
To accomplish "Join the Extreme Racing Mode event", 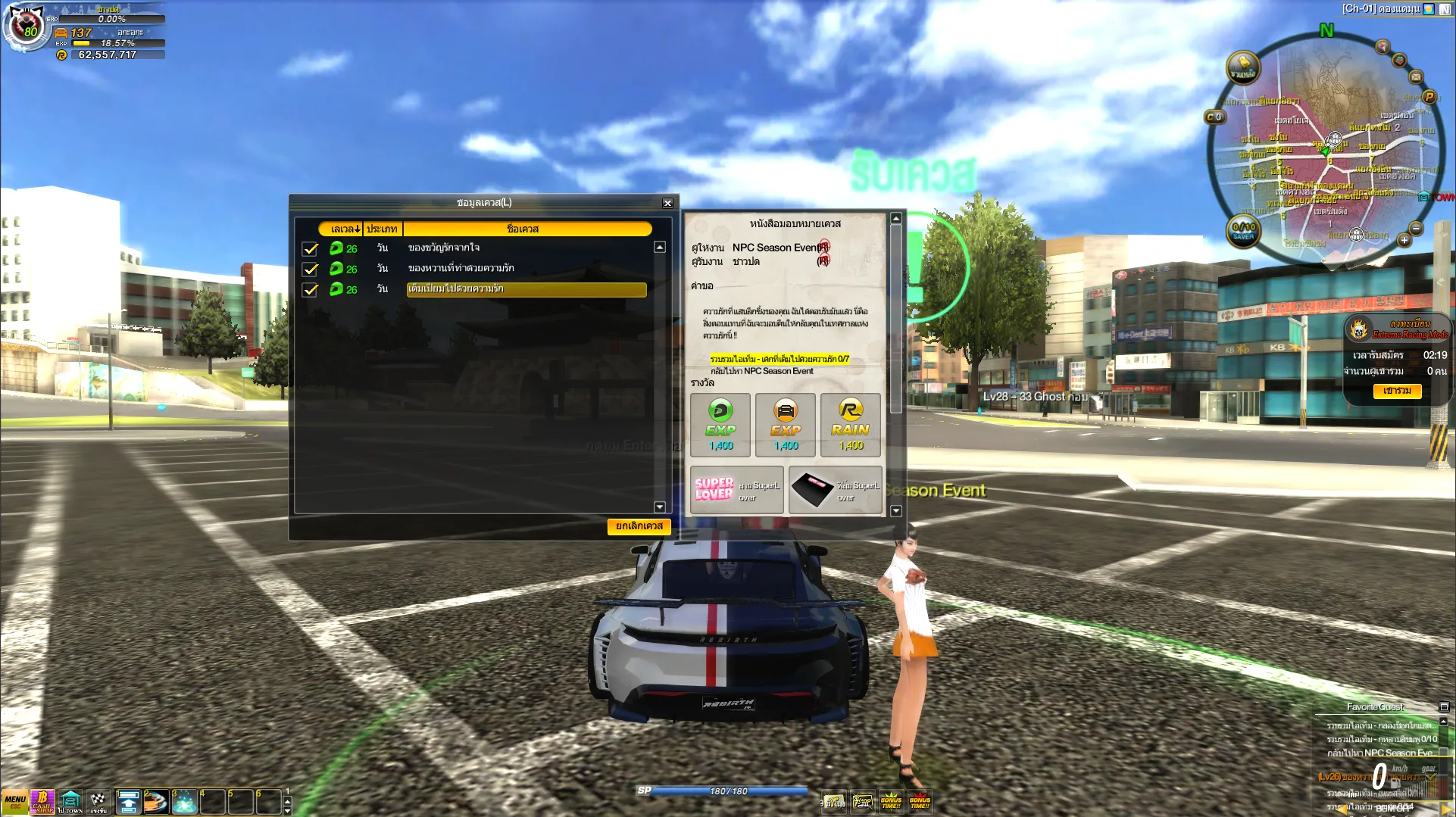I will pyautogui.click(x=1397, y=391).
